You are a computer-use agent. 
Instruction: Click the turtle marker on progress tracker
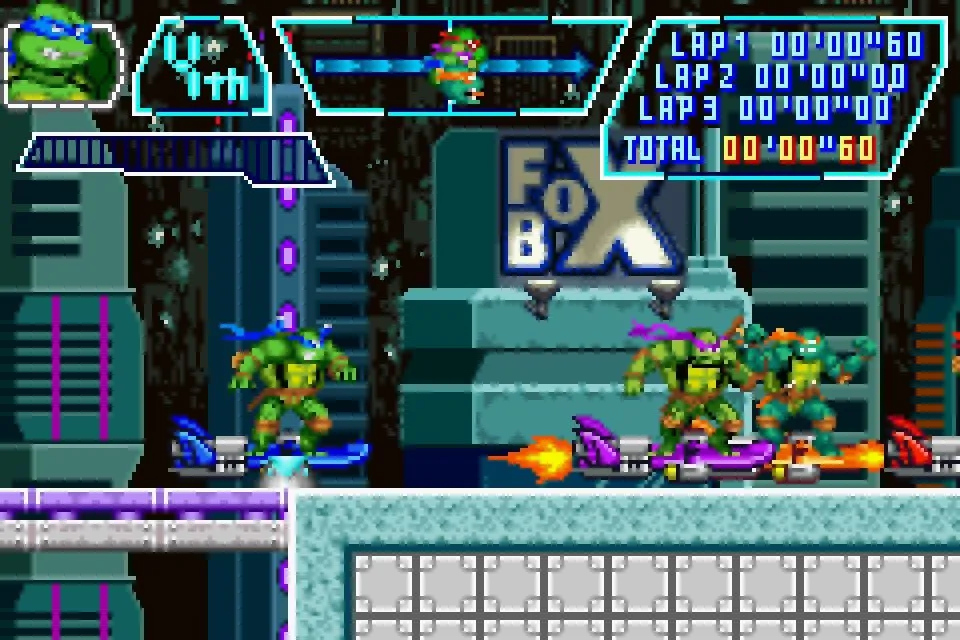[x=455, y=65]
